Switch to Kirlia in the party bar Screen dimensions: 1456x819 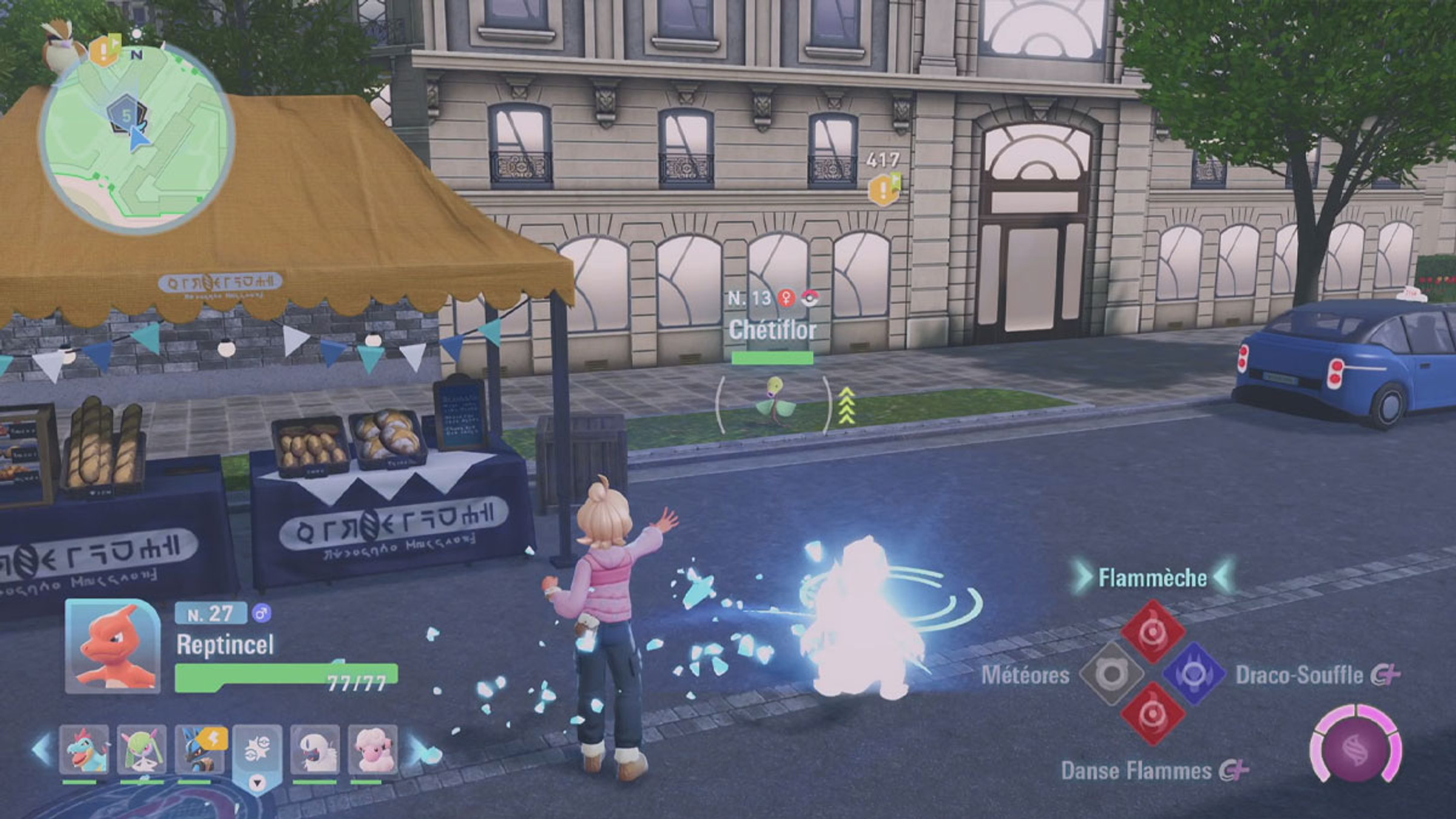141,750
